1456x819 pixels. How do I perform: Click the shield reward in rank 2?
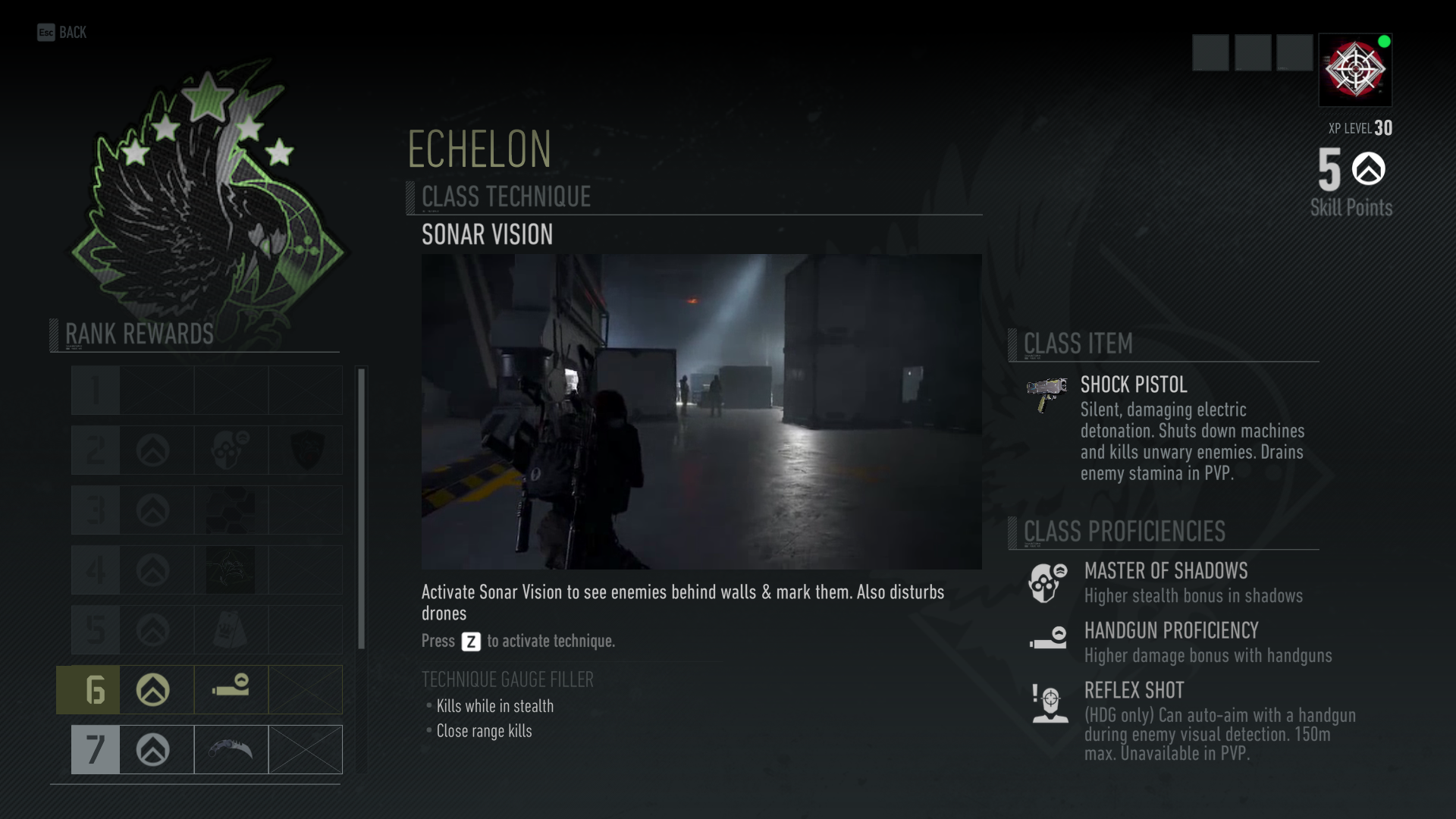(305, 450)
